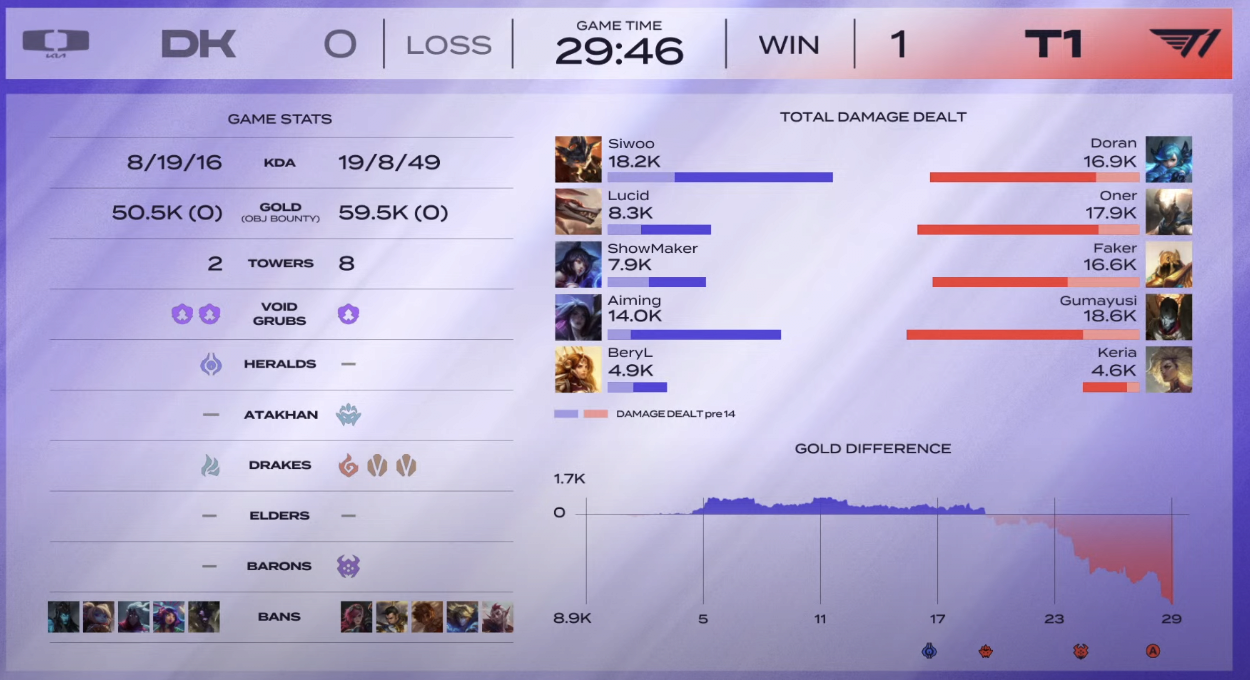Click Faker's champion portrait
The height and width of the screenshot is (680, 1250).
1168,265
